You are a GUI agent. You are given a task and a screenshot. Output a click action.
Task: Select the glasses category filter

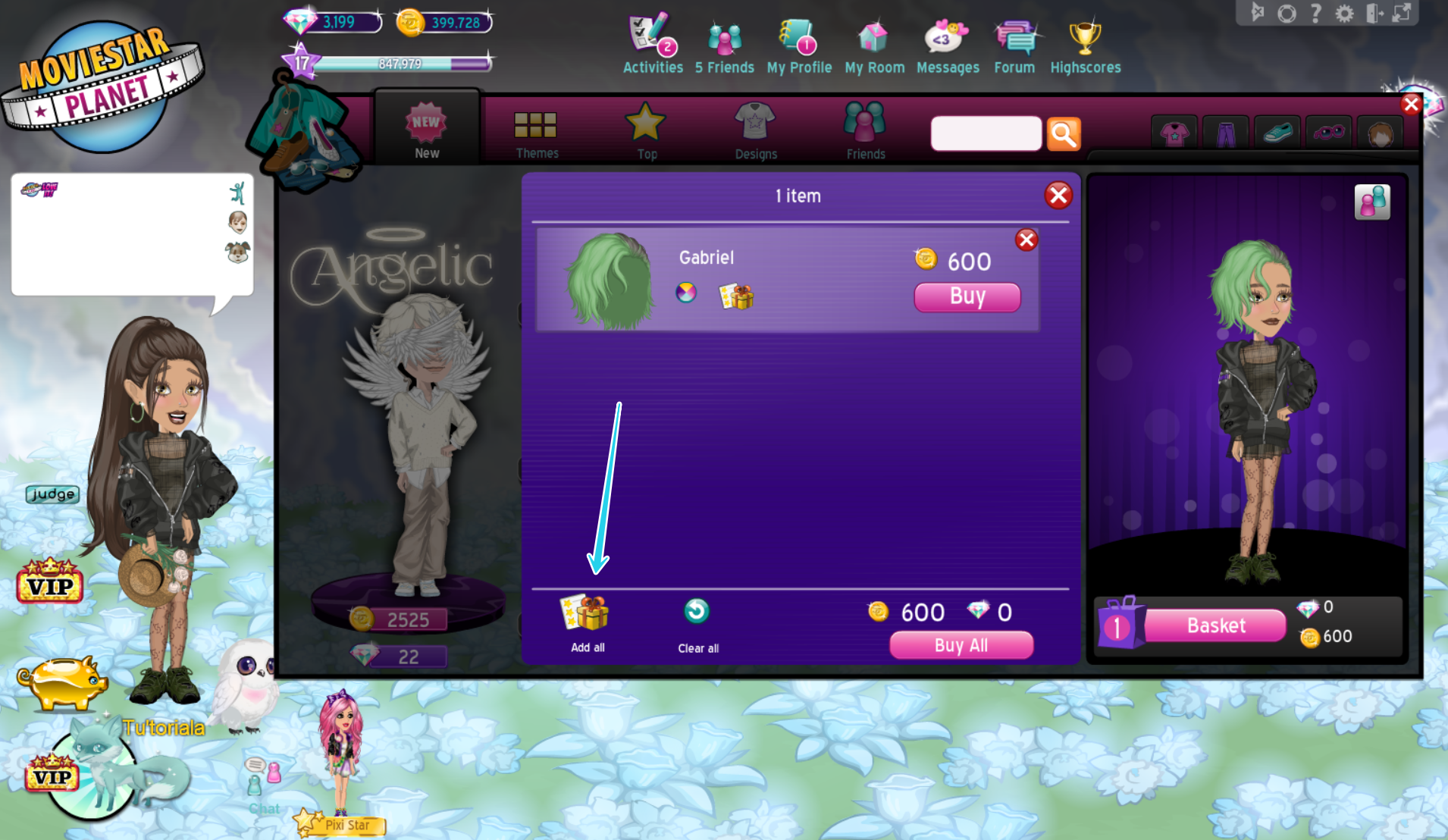tap(1327, 131)
